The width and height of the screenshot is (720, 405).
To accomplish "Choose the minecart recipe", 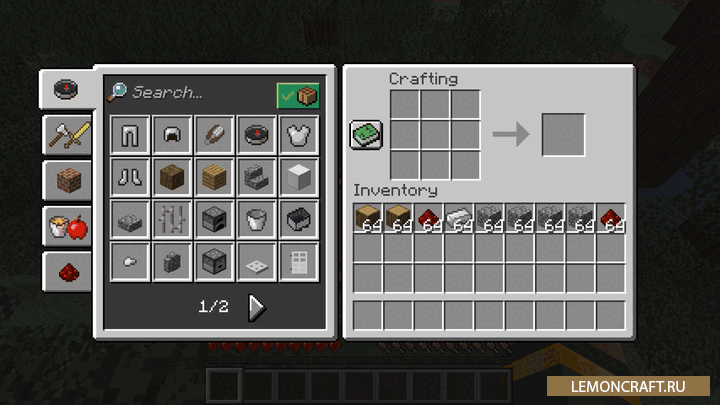I will [298, 219].
